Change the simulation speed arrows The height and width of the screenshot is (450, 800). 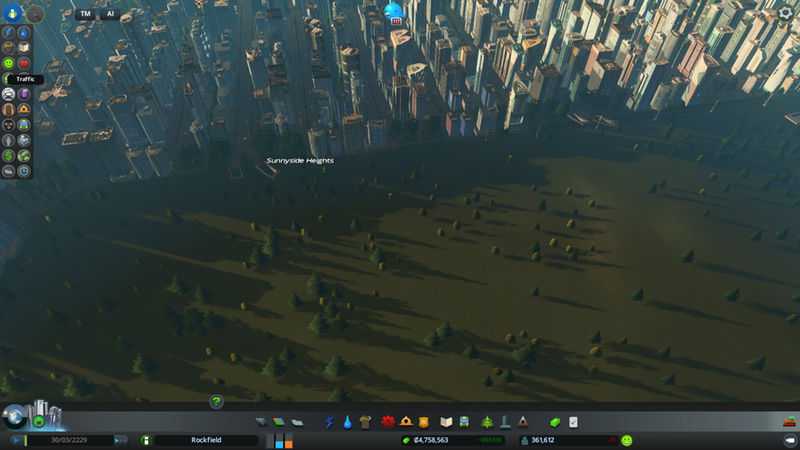pos(121,440)
